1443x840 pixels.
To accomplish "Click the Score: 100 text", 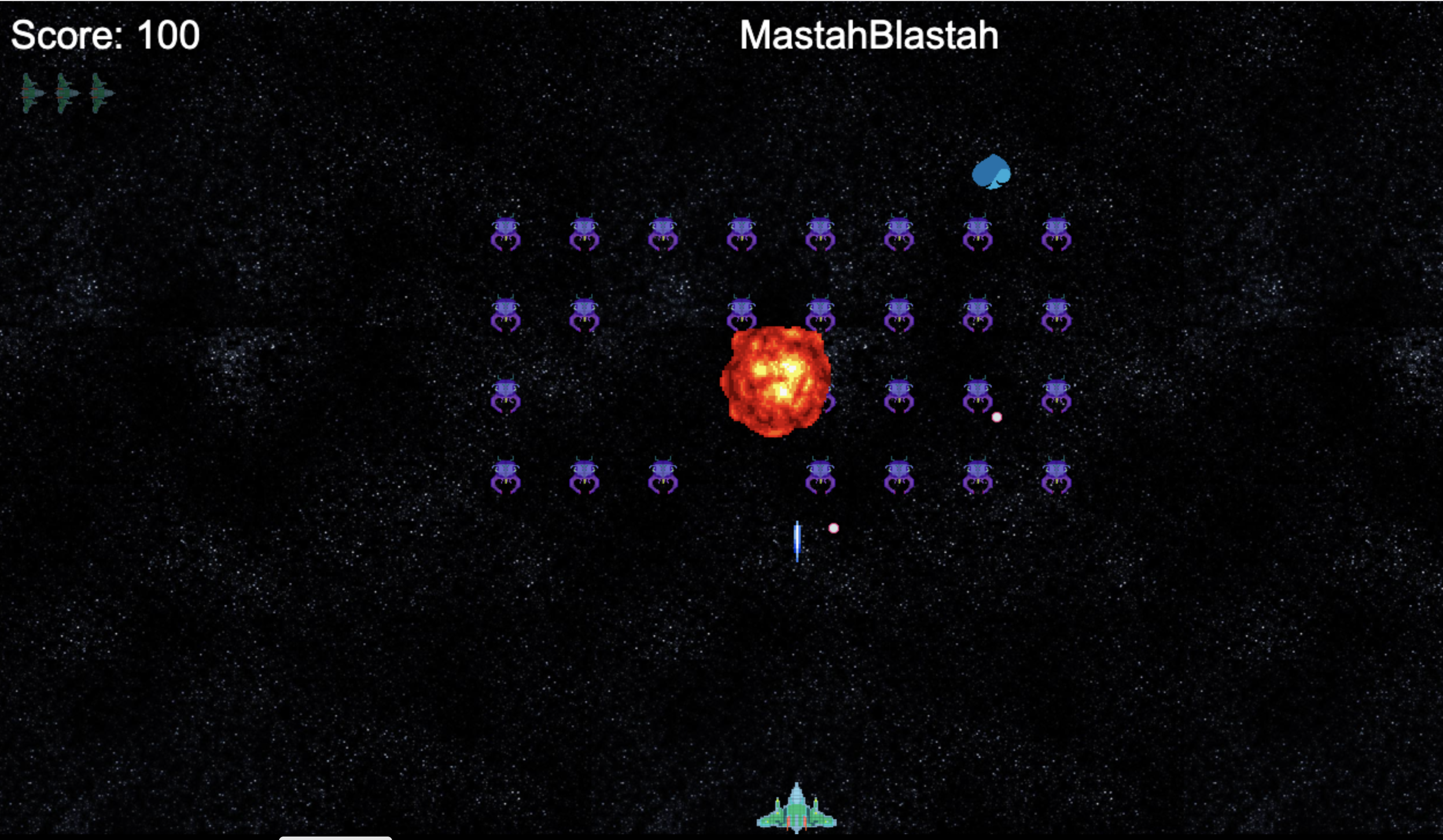I will (x=104, y=36).
